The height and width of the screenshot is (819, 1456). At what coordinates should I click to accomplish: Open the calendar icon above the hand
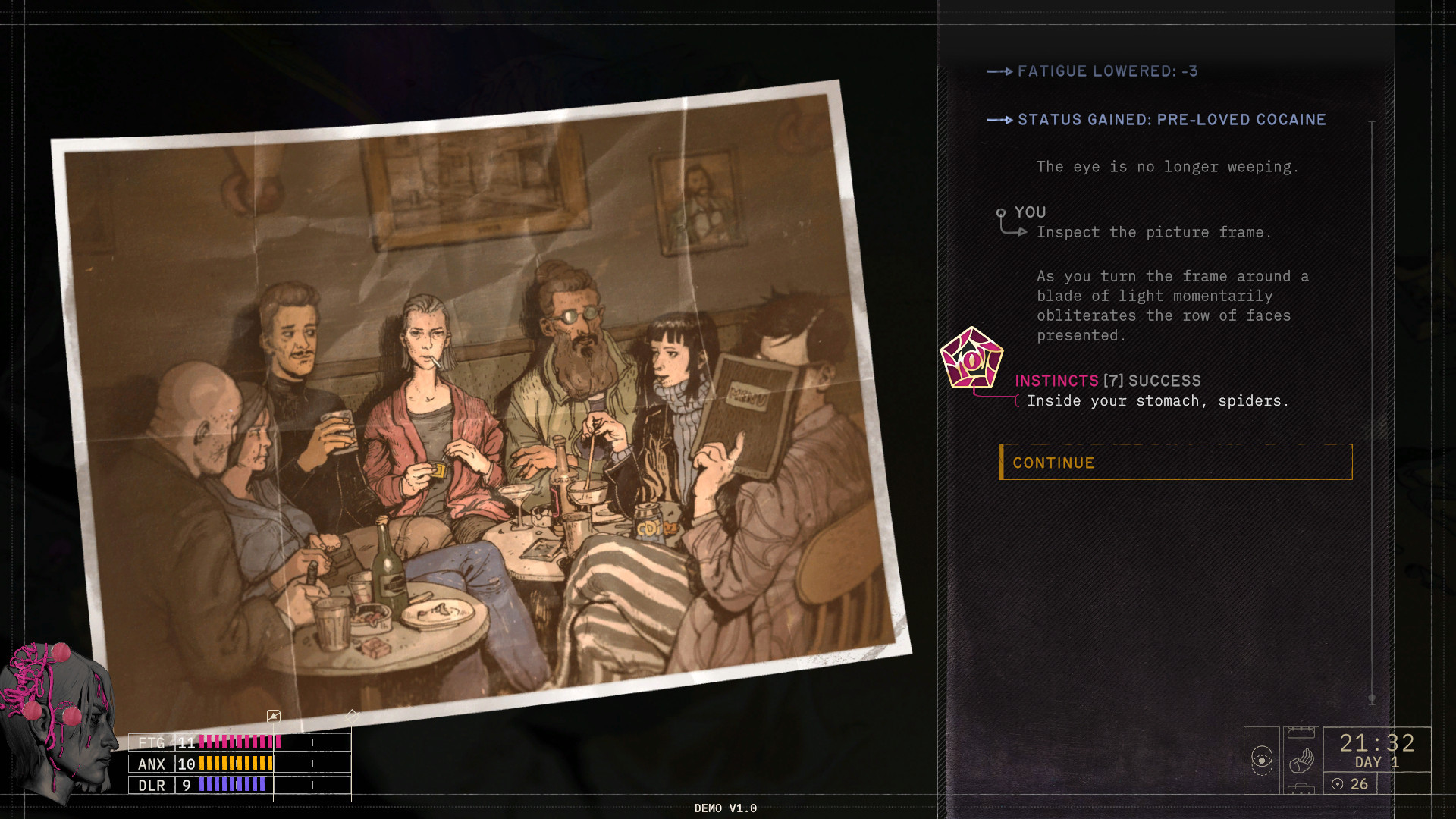point(1301,733)
